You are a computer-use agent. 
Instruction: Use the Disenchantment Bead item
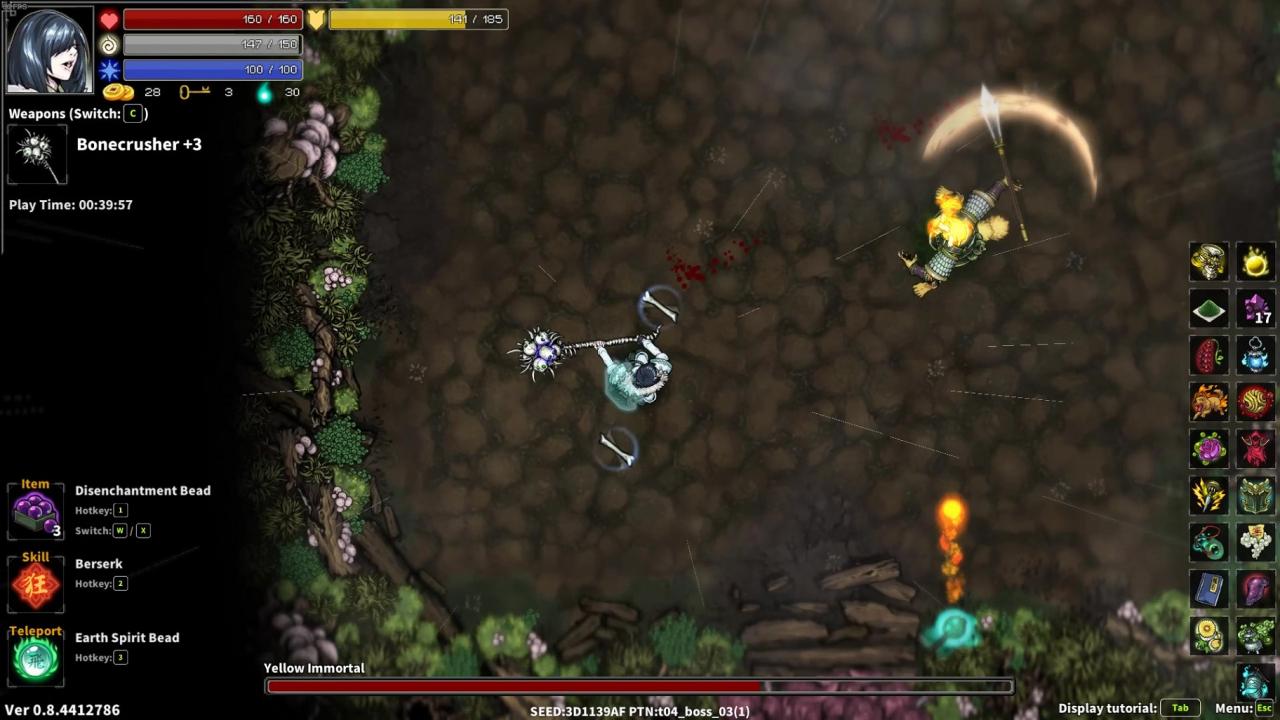36,514
